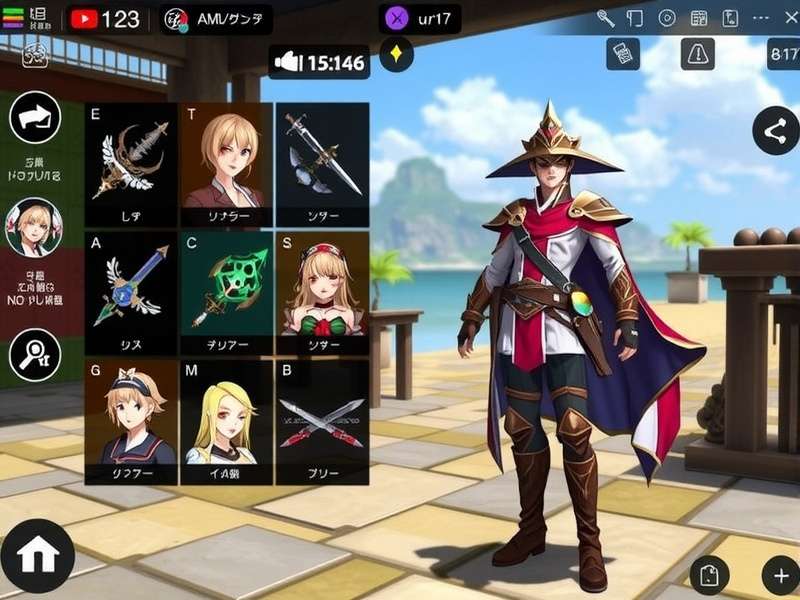Click the yellow diamond star badge
This screenshot has width=800, height=600.
[x=397, y=55]
